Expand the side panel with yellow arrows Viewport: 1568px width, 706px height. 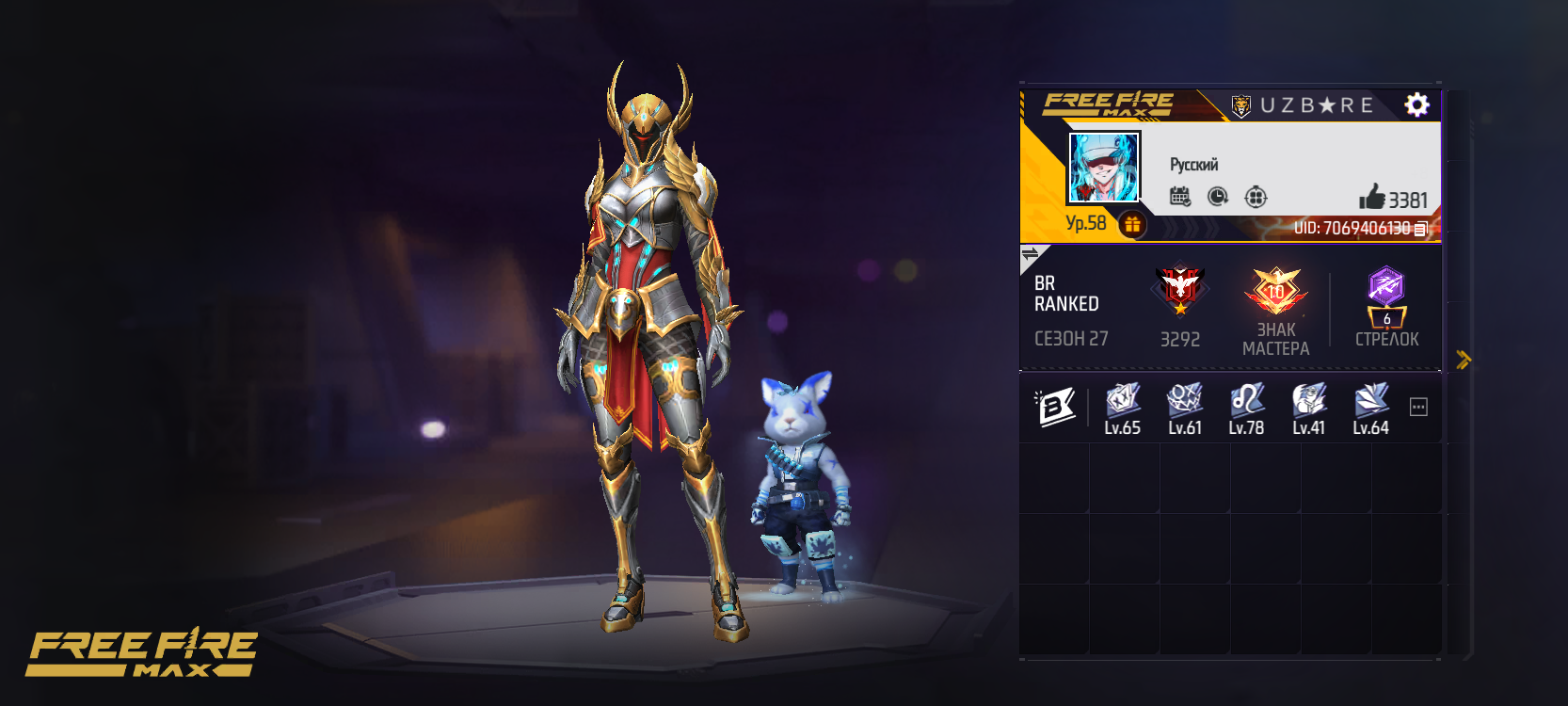click(1463, 359)
